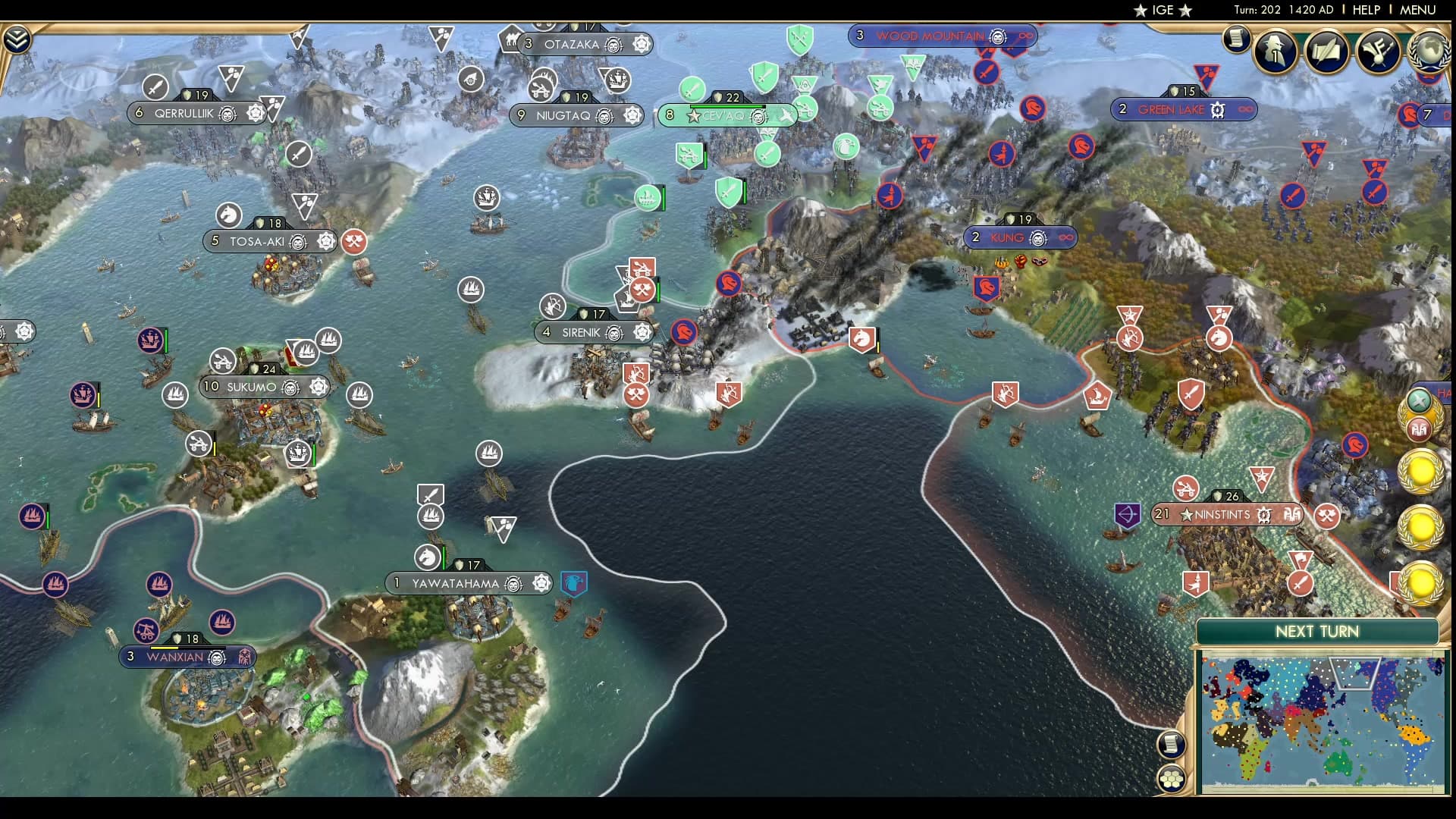Viewport: 1456px width, 819px height.
Task: Click a gold notification bubble on right edge
Action: click(1420, 472)
